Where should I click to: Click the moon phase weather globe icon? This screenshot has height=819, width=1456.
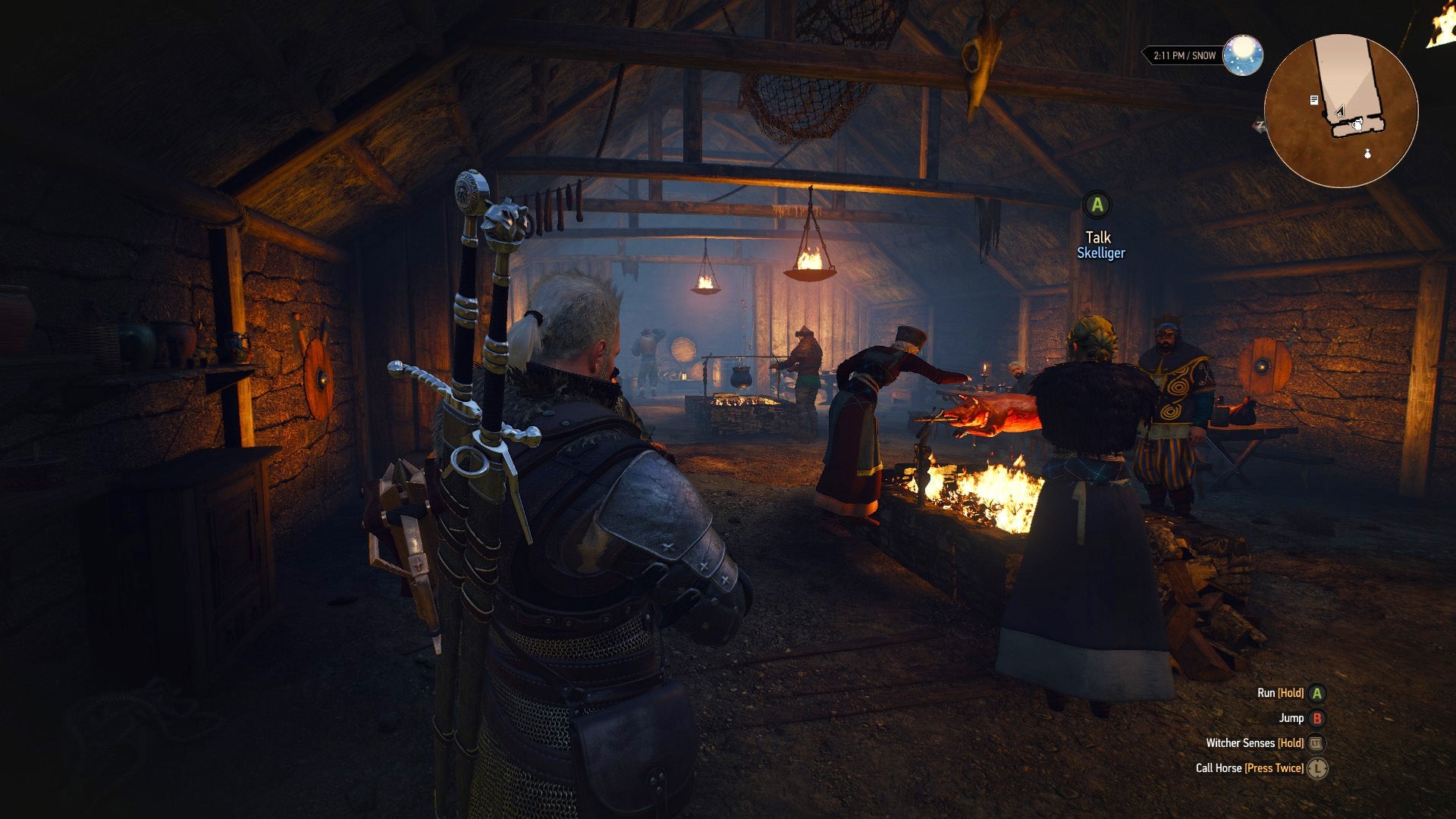pyautogui.click(x=1244, y=54)
